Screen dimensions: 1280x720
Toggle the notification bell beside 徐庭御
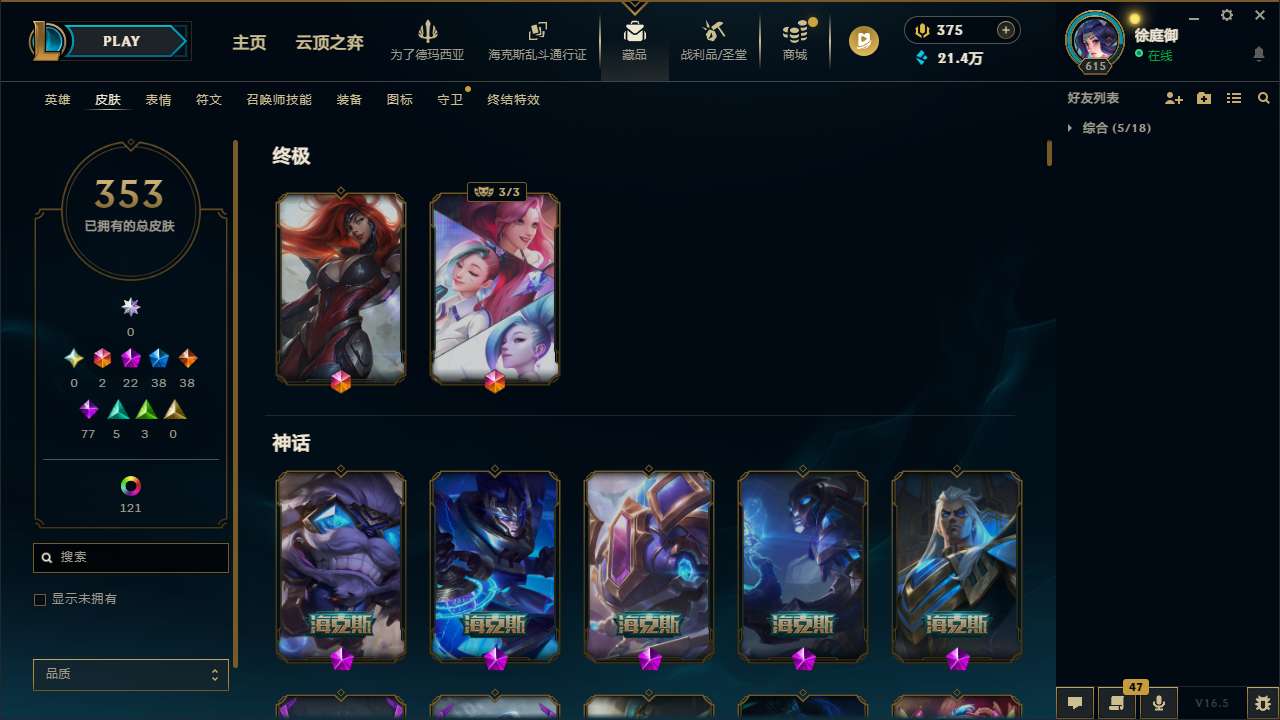pyautogui.click(x=1259, y=53)
